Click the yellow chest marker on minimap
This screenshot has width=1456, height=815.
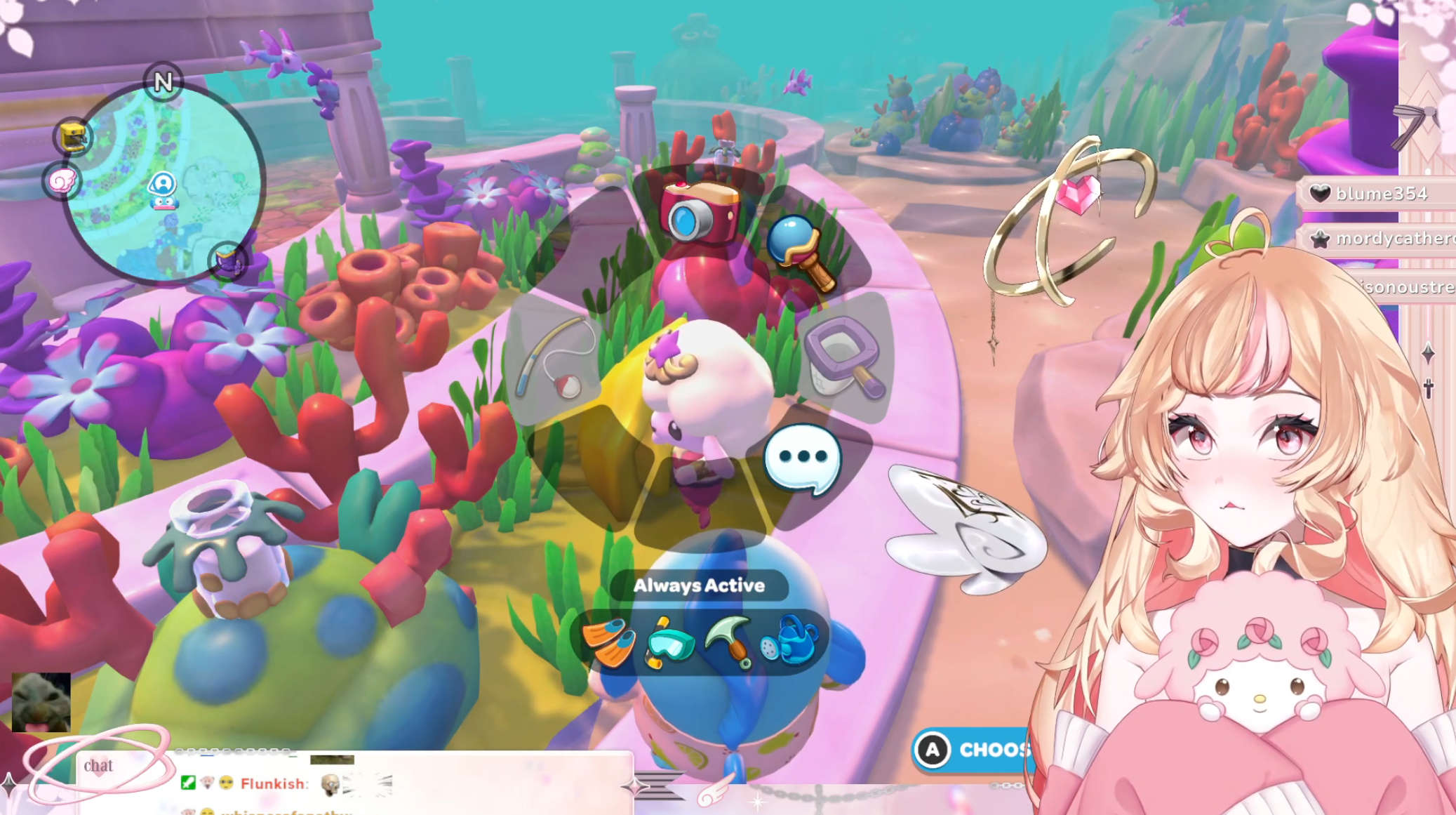73,136
